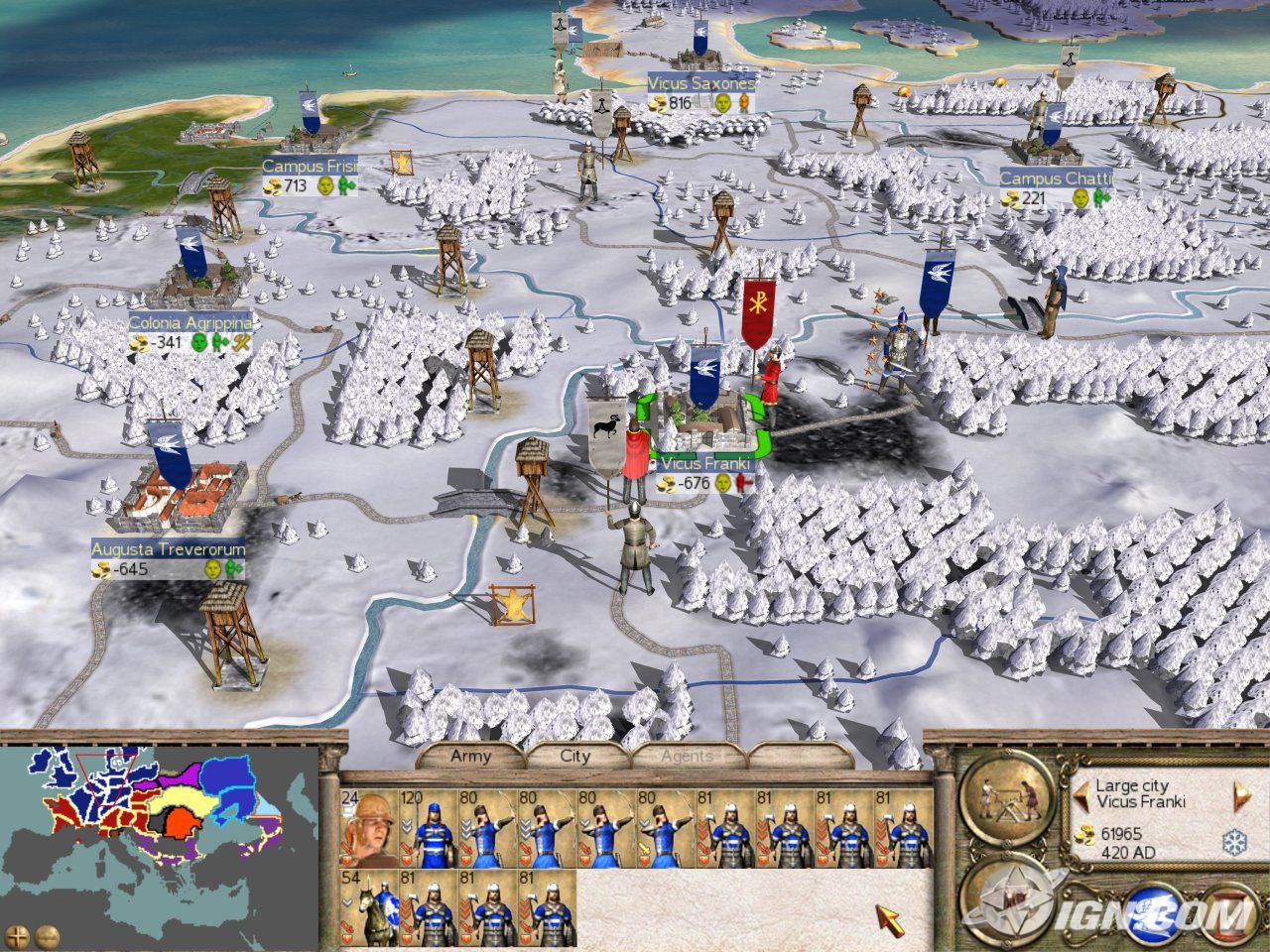The width and height of the screenshot is (1270, 952).
Task: Select the Augusta Treverorum settlement label
Action: [x=169, y=548]
